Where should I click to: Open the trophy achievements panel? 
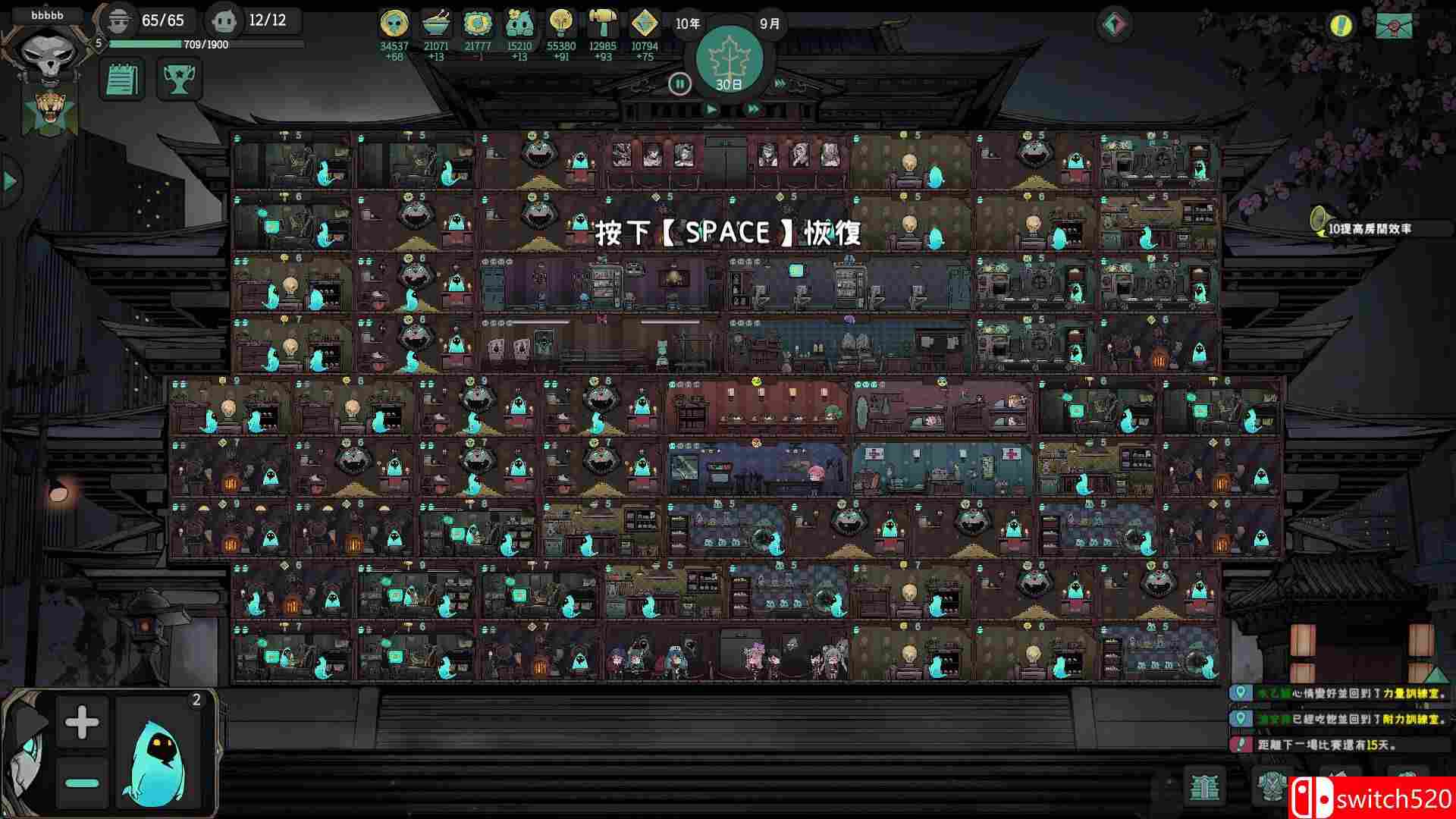[180, 78]
